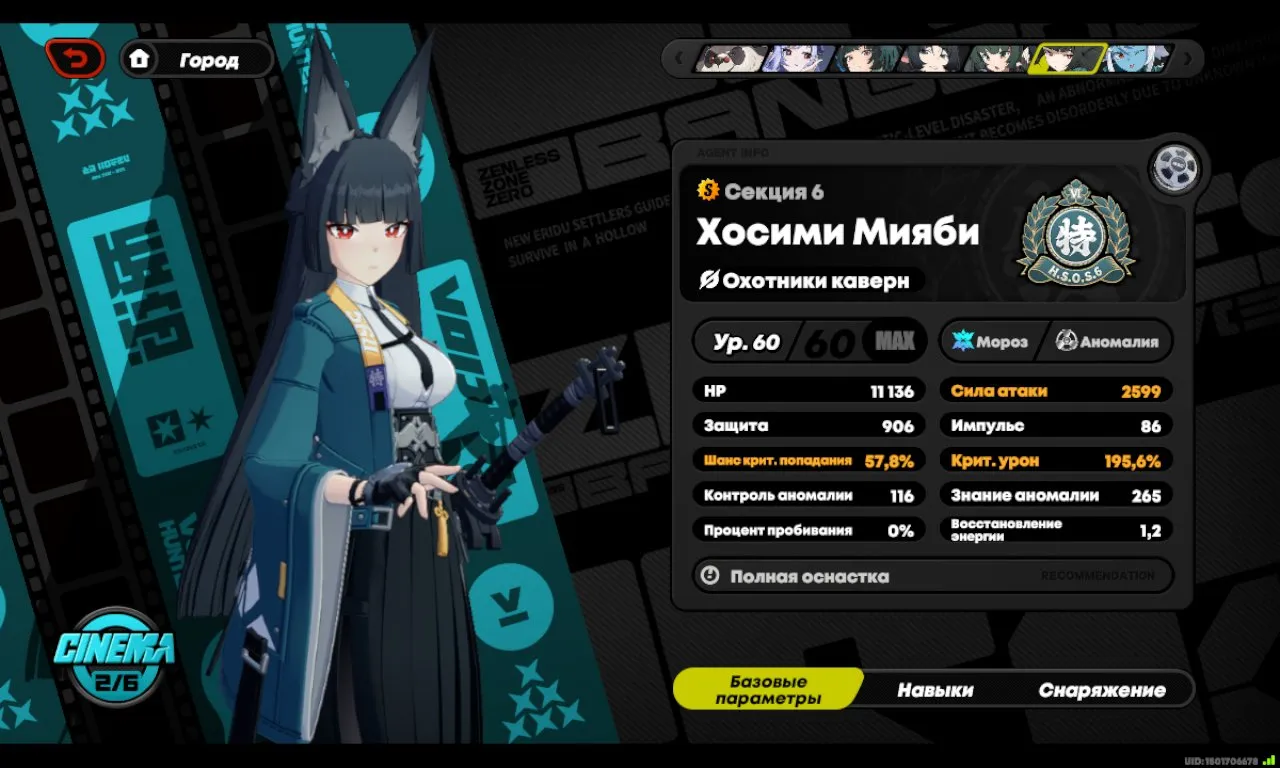This screenshot has height=768, width=1280.
Task: Click the Мороз frost element icon
Action: coord(963,341)
